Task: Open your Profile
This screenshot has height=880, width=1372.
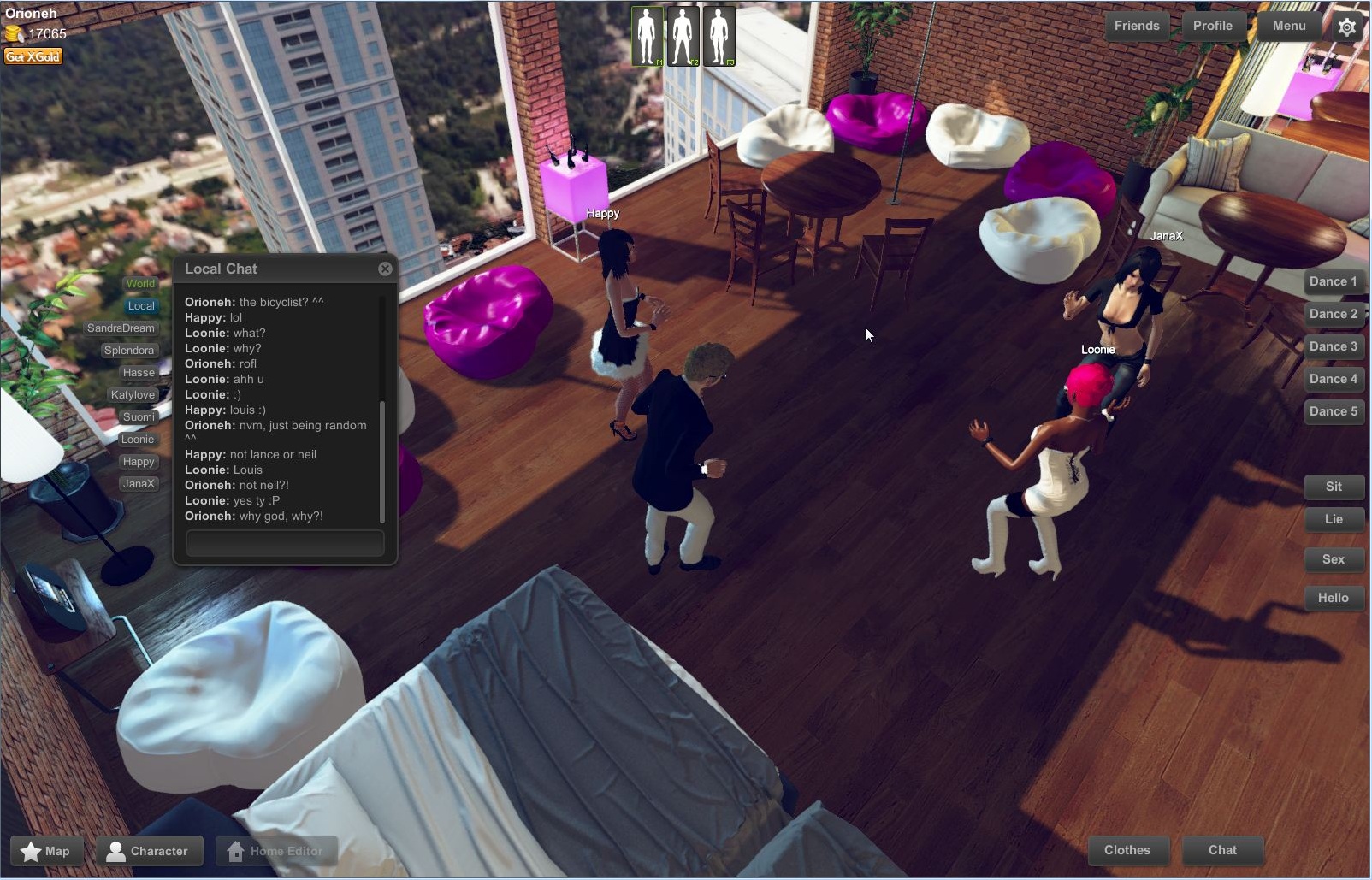Action: (x=1212, y=26)
